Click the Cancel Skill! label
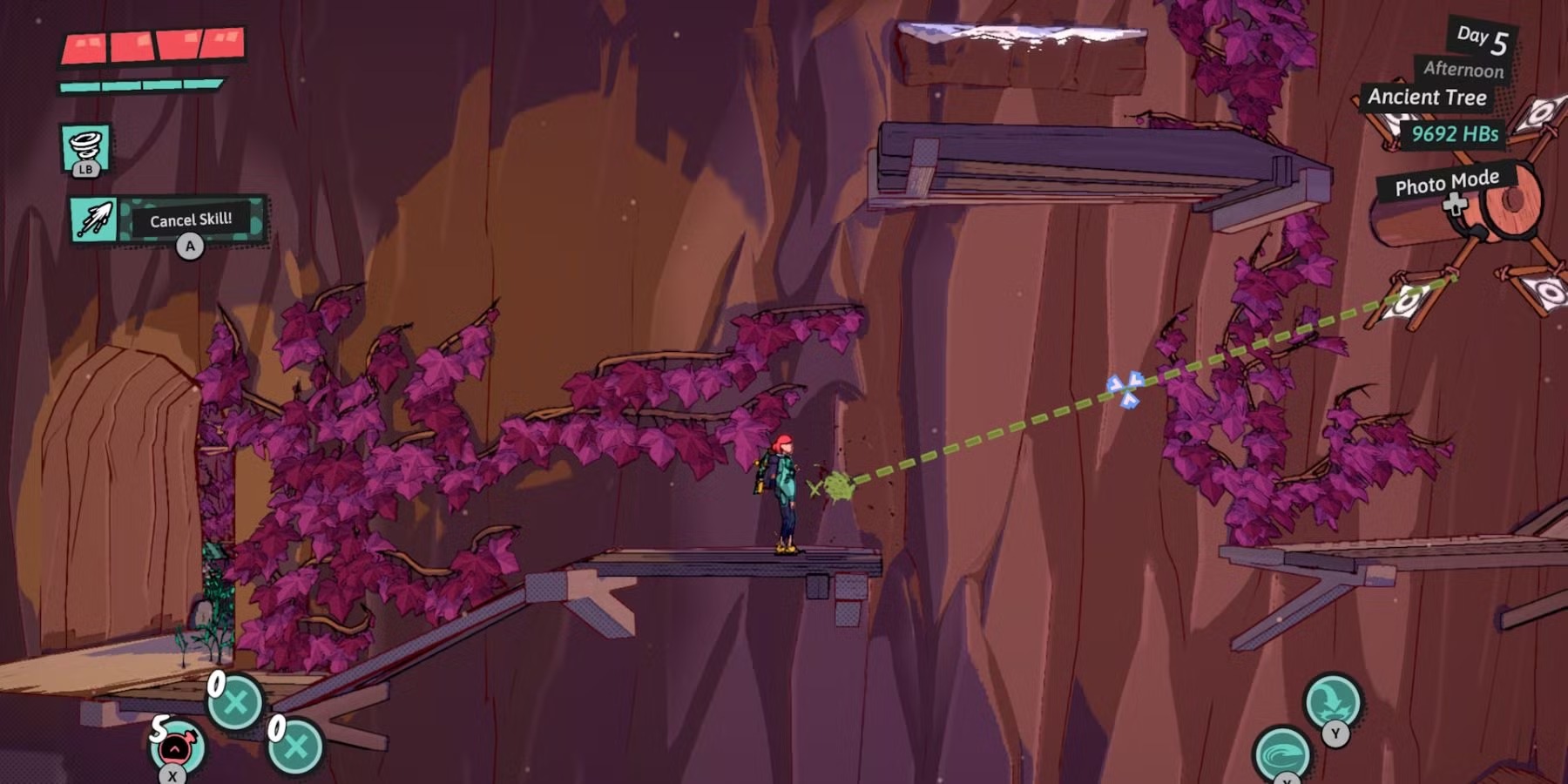This screenshot has width=1568, height=784. tap(191, 220)
